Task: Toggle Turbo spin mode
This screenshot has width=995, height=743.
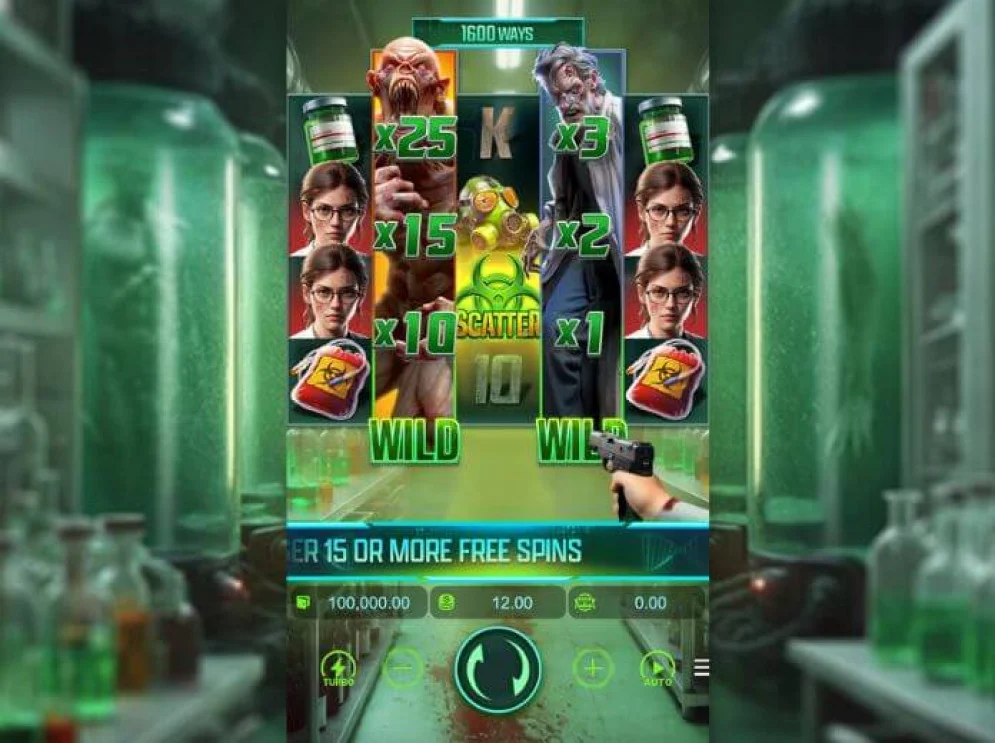Action: click(338, 668)
